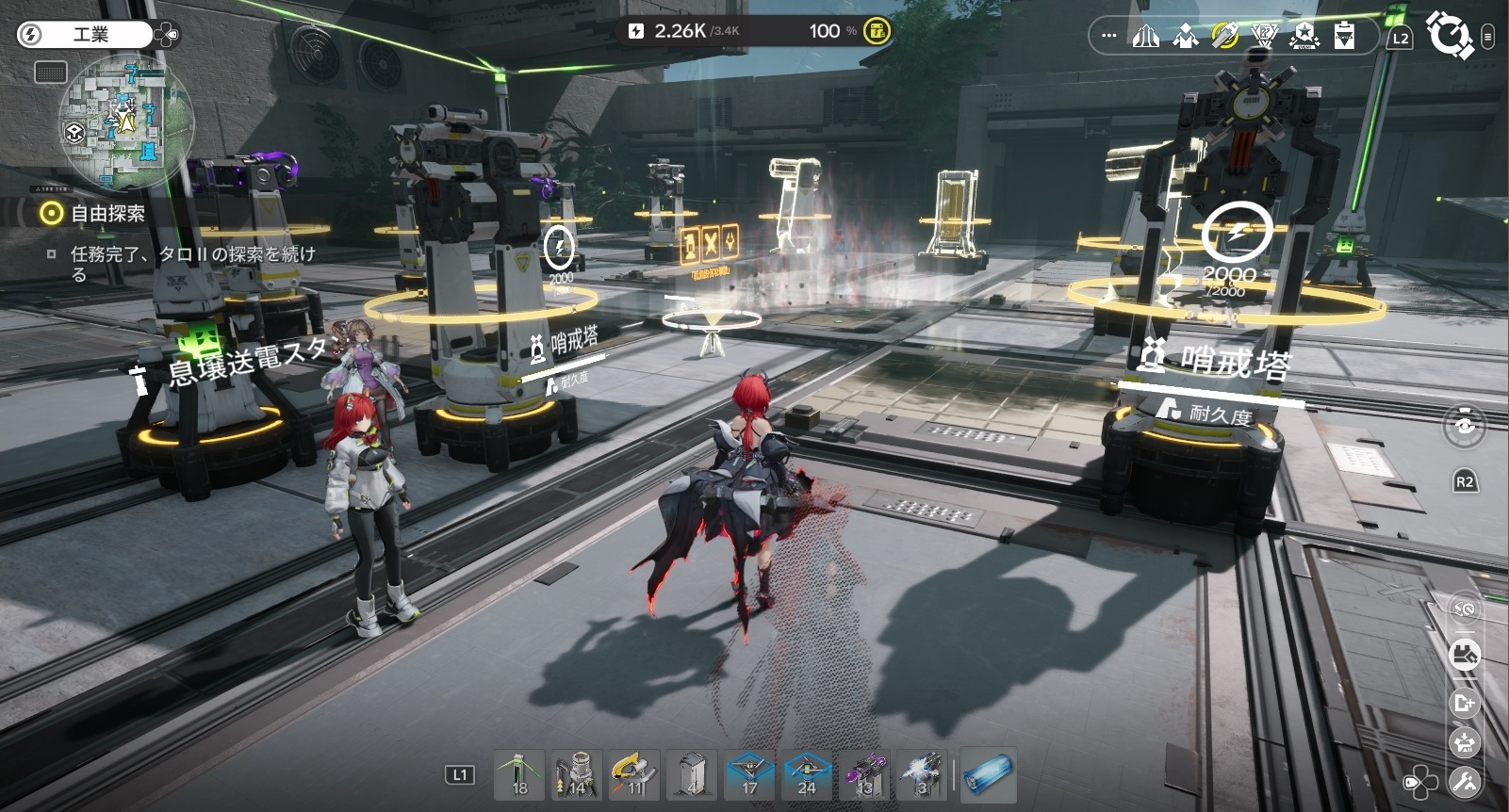This screenshot has width=1509, height=812.
Task: Pick the grey storage box slot (4)
Action: coord(692,774)
